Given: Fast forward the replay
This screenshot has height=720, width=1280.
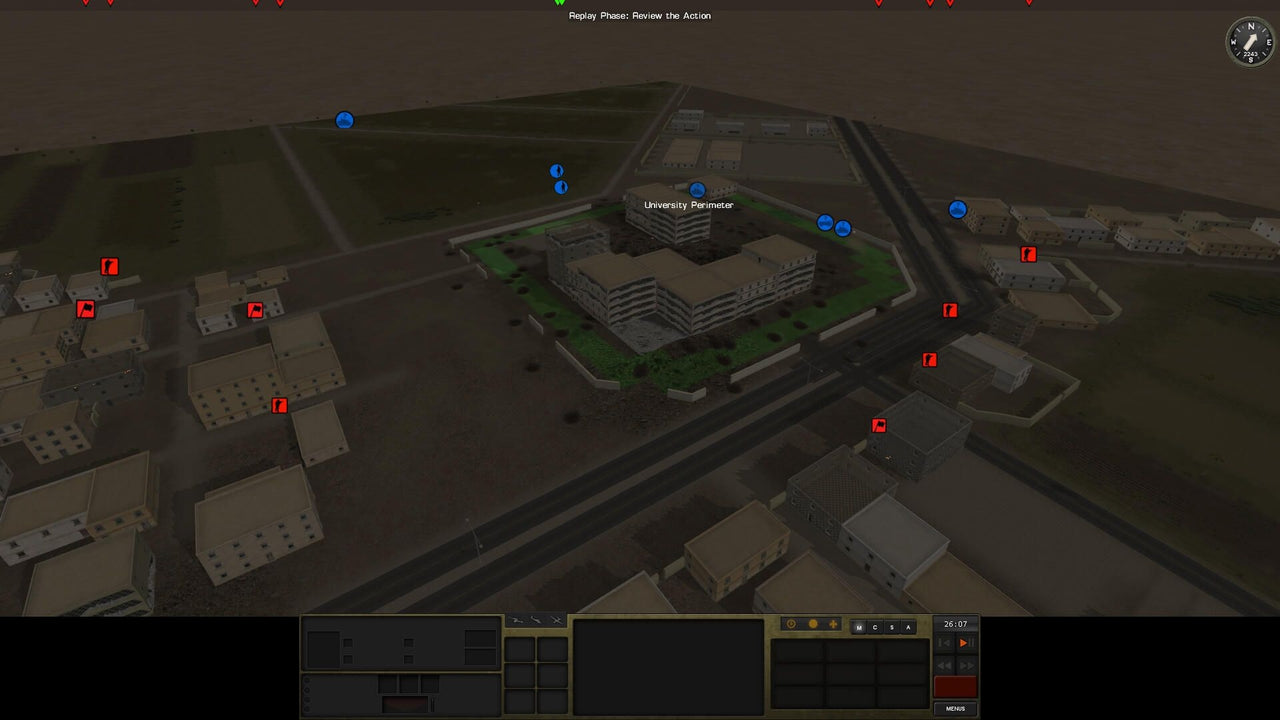Looking at the screenshot, I should coord(967,664).
